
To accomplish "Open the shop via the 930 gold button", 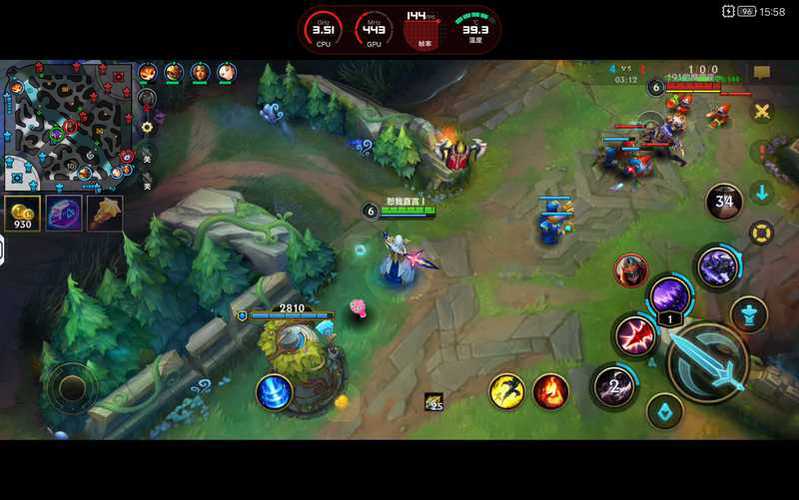I will click(x=23, y=214).
